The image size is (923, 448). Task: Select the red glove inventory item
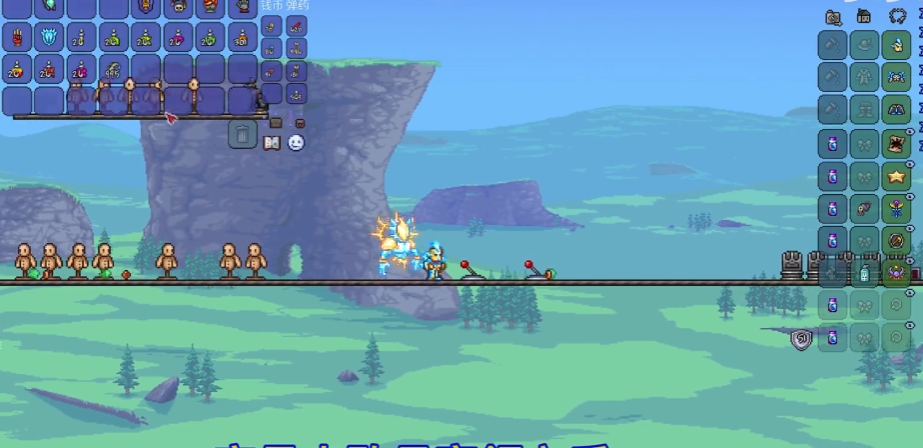18,37
